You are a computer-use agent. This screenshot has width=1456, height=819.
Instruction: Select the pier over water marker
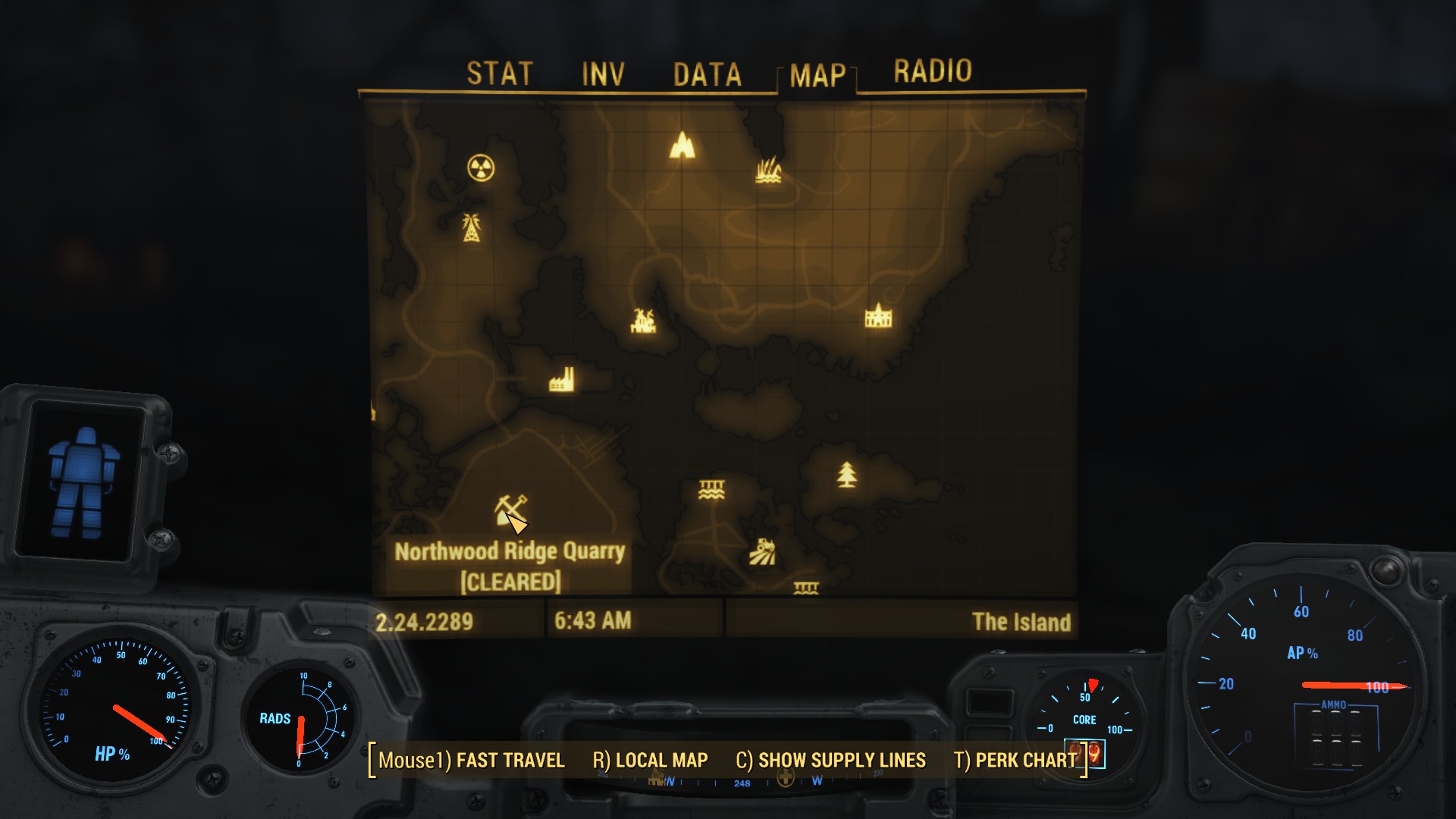point(711,490)
